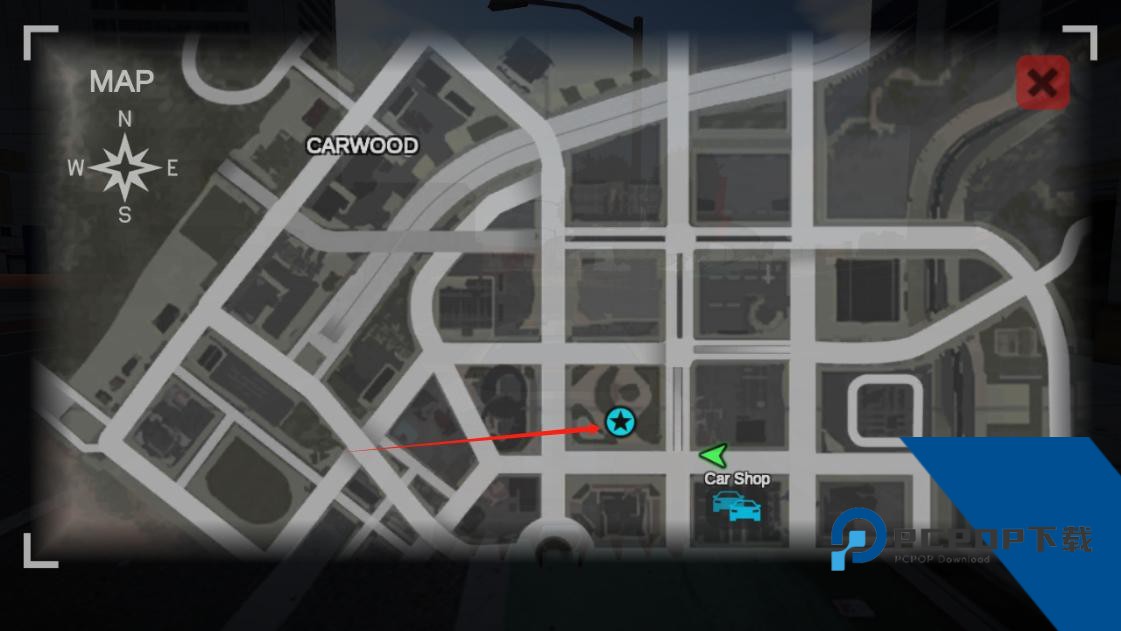Click the green player arrow marker

click(714, 456)
